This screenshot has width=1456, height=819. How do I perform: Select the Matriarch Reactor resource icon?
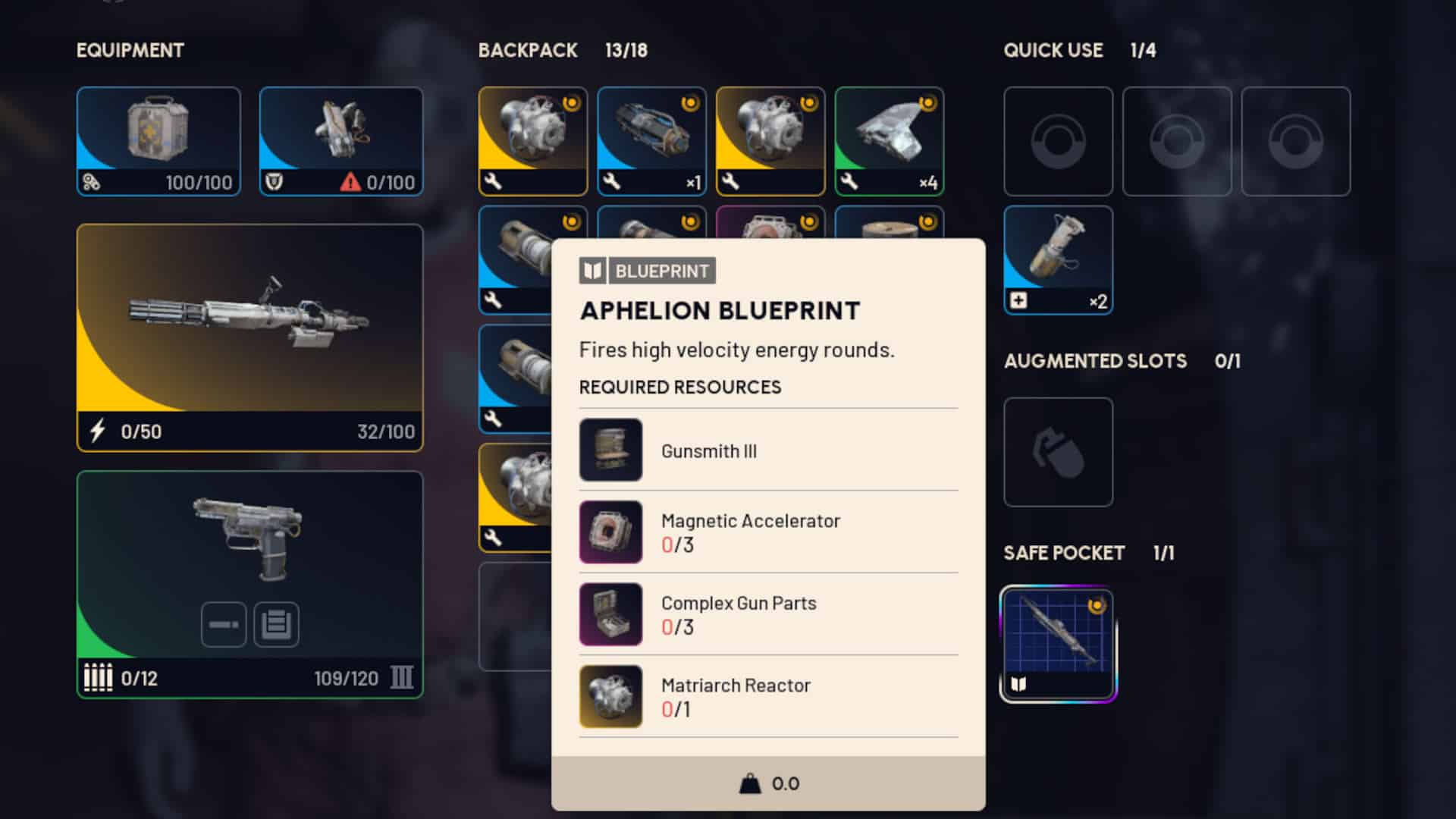point(611,696)
